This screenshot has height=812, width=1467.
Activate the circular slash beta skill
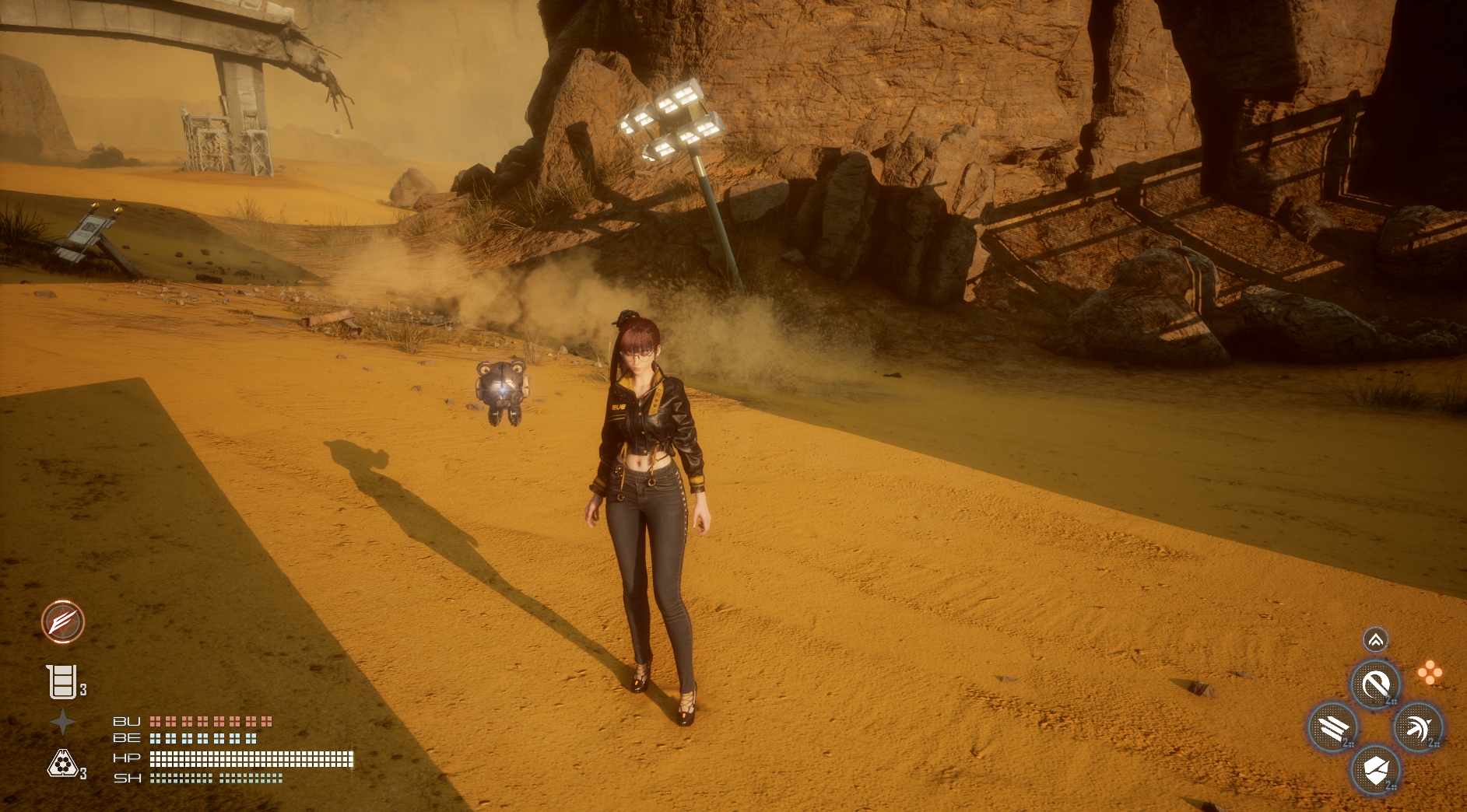pos(1375,685)
